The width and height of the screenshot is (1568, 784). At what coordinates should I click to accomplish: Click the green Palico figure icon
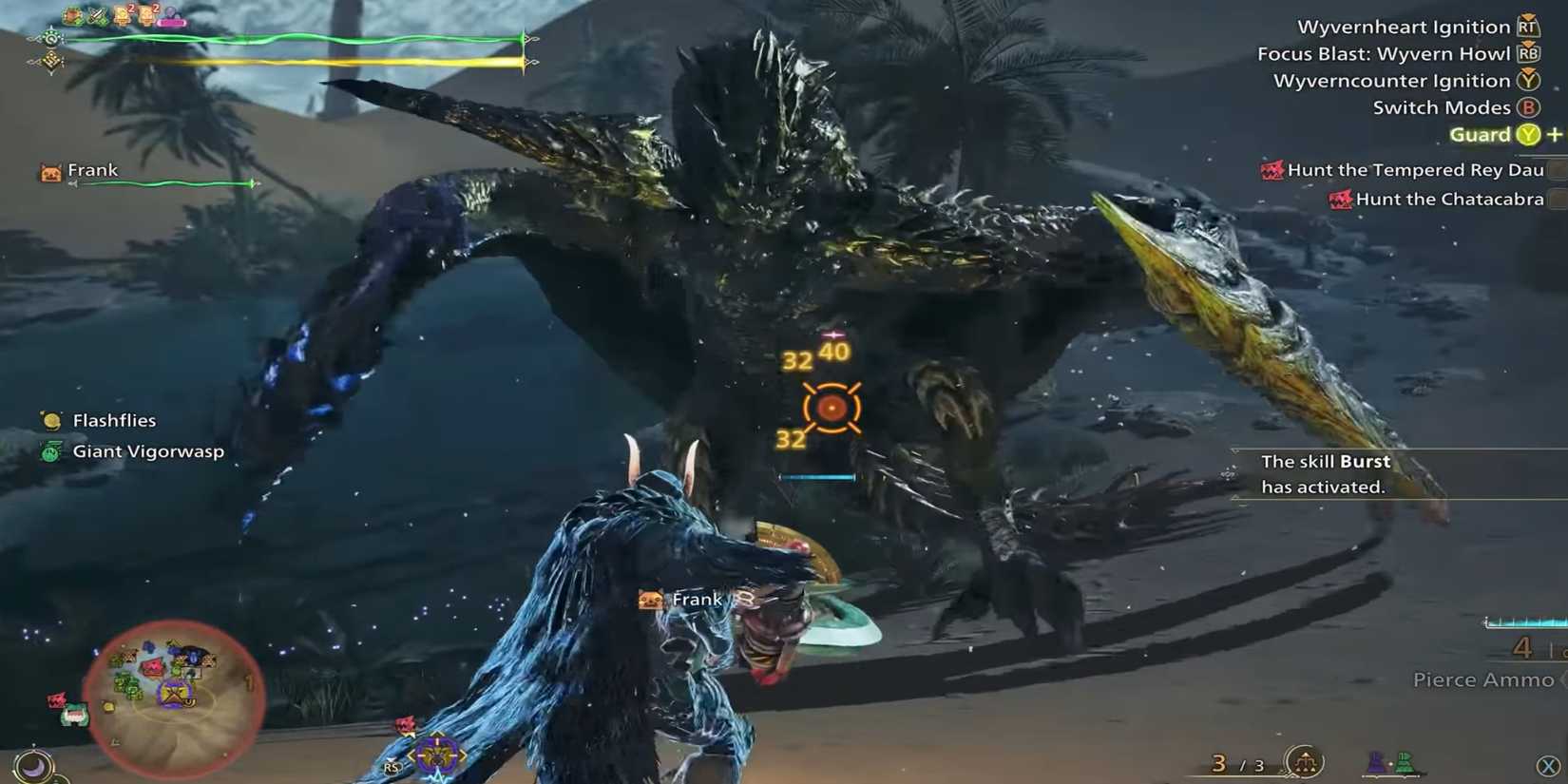pyautogui.click(x=1405, y=762)
